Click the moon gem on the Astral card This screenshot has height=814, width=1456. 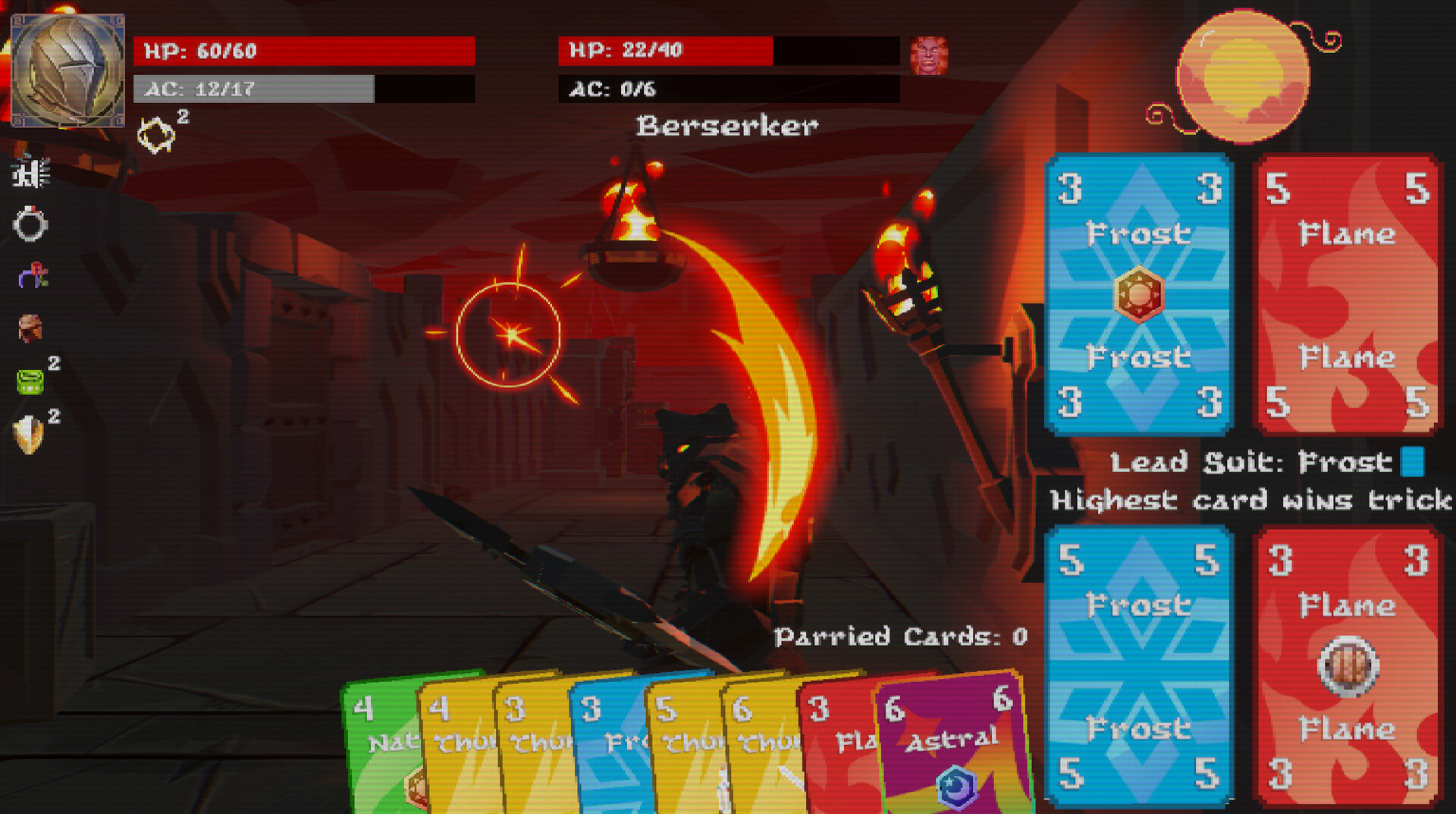[x=956, y=788]
